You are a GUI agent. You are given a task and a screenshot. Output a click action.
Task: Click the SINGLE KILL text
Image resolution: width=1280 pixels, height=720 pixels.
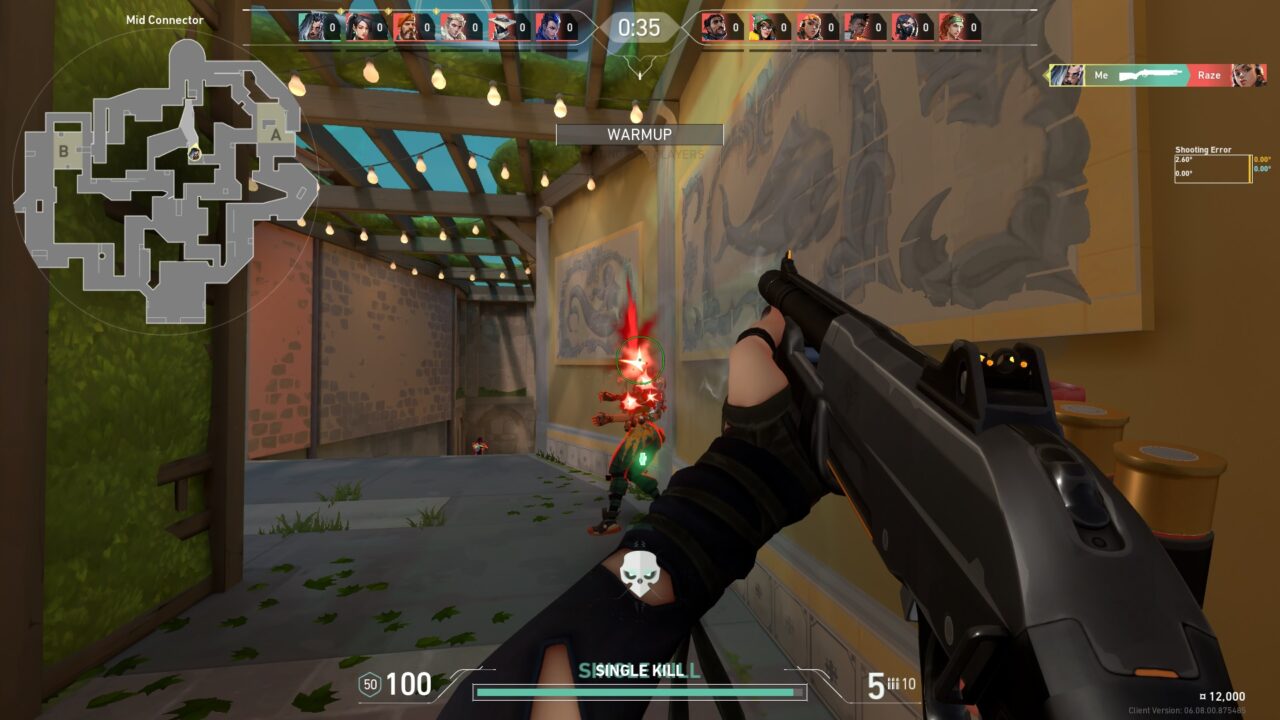638,672
